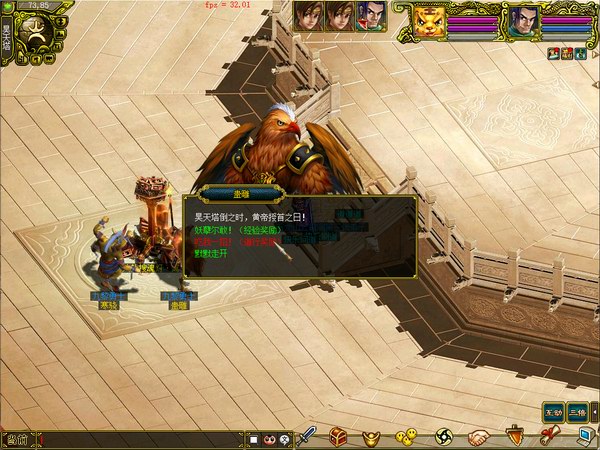
Task: Select the tiger pet portrait
Action: click(x=428, y=21)
